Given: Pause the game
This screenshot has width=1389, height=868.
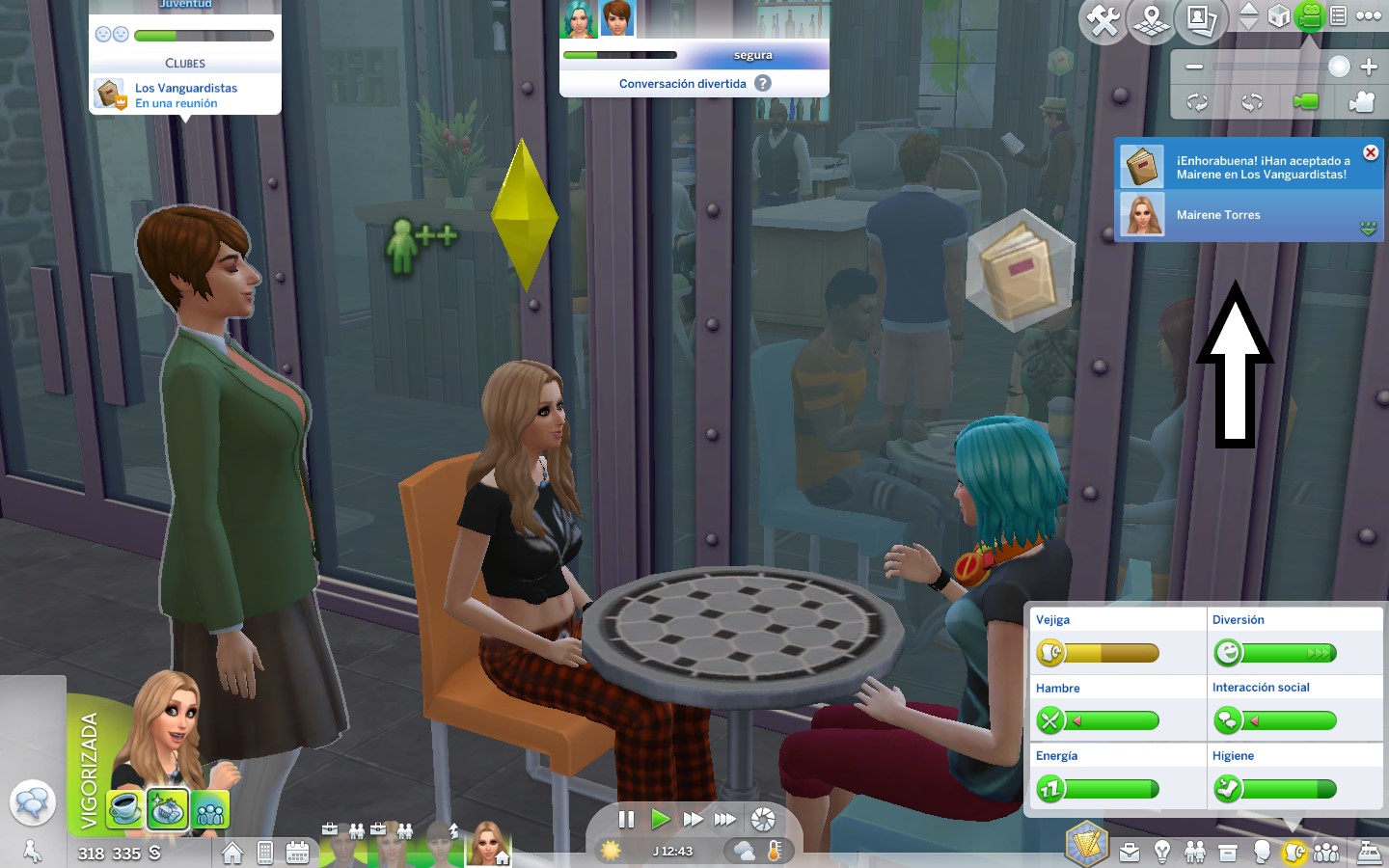Looking at the screenshot, I should [x=626, y=820].
